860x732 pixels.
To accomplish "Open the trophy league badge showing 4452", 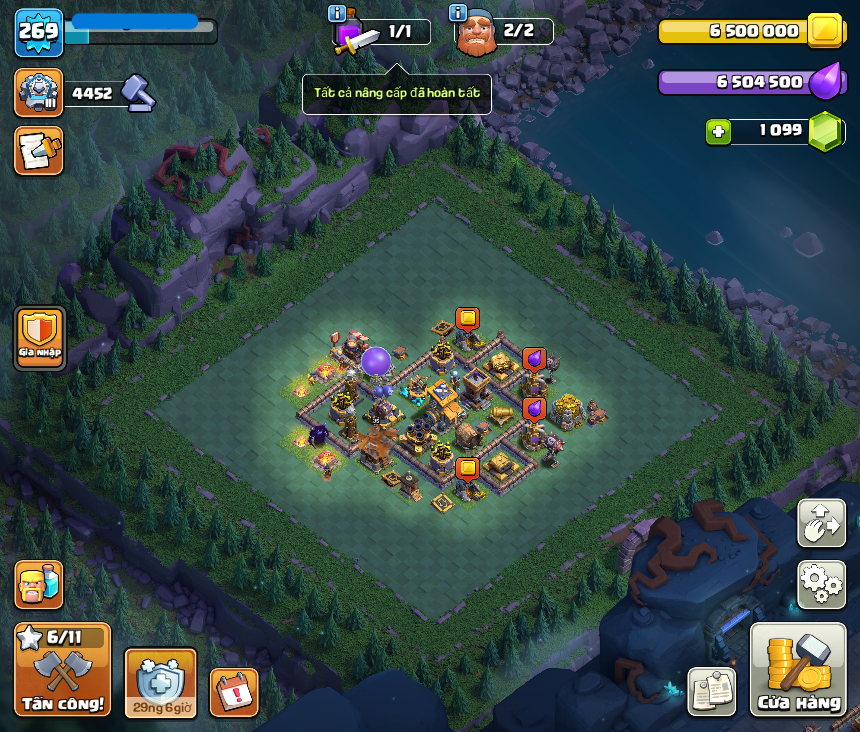I will click(x=39, y=93).
